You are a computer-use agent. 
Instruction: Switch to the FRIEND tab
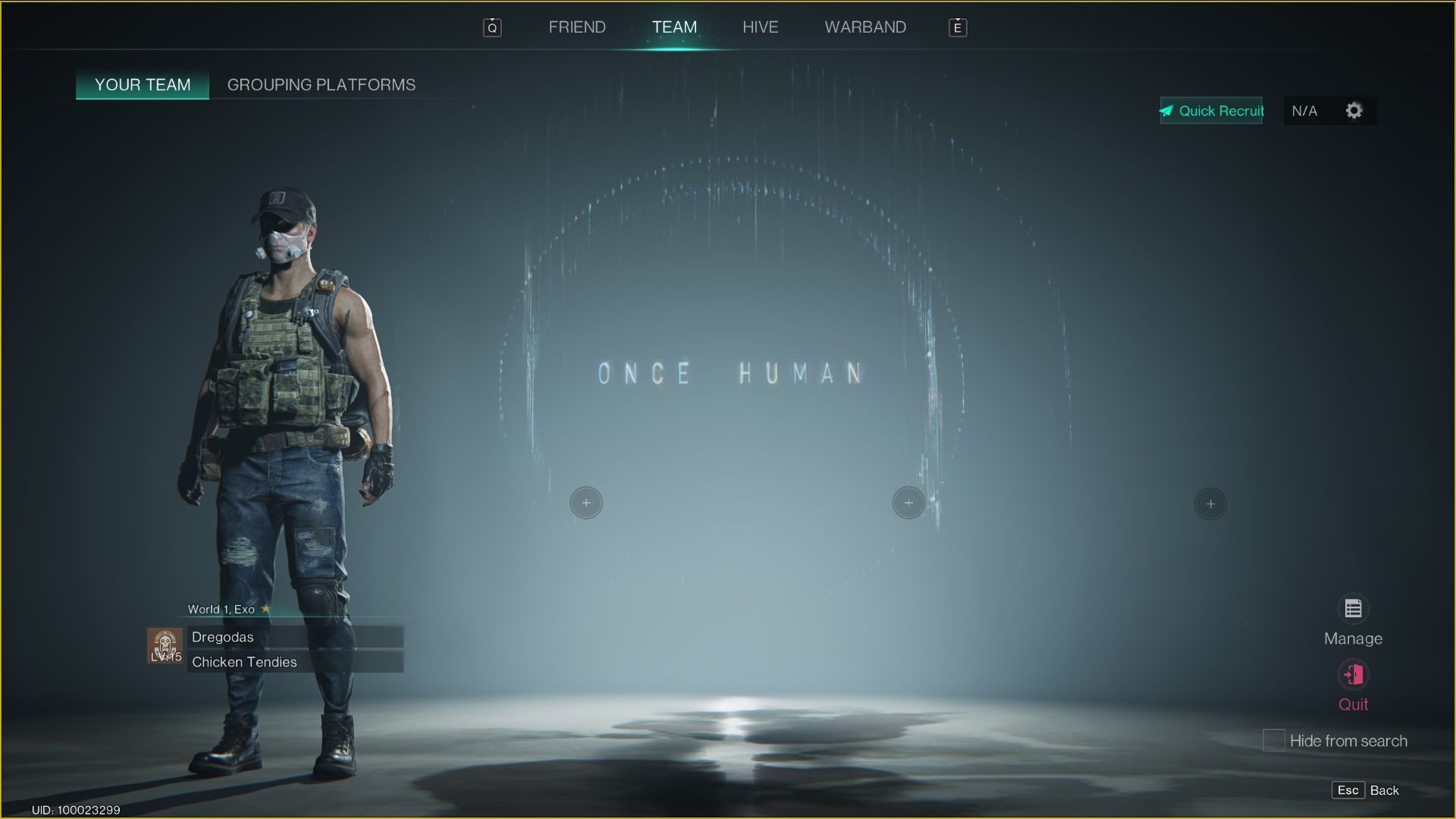[576, 27]
